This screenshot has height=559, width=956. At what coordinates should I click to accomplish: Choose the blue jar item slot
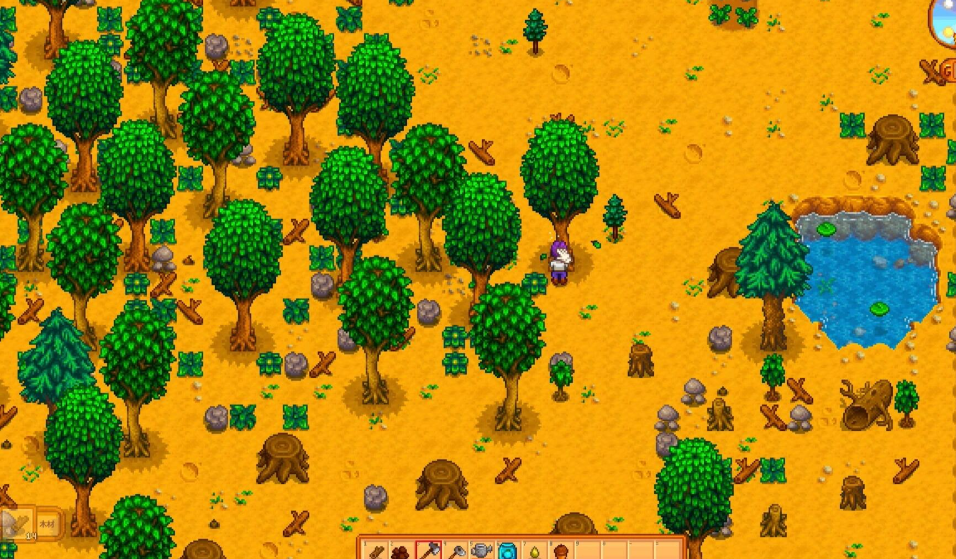pos(507,551)
